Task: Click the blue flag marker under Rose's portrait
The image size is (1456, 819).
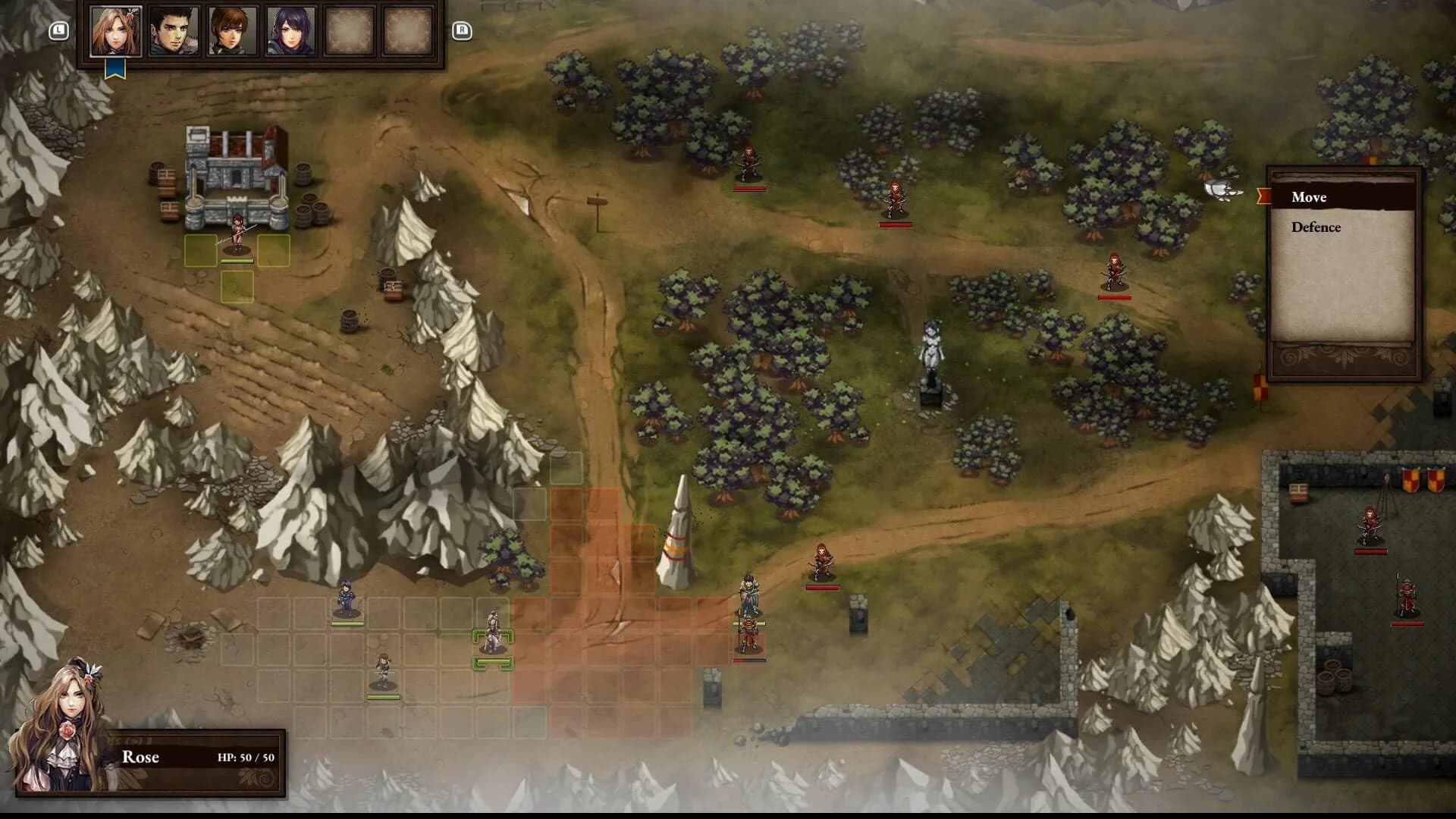Action: [x=115, y=67]
